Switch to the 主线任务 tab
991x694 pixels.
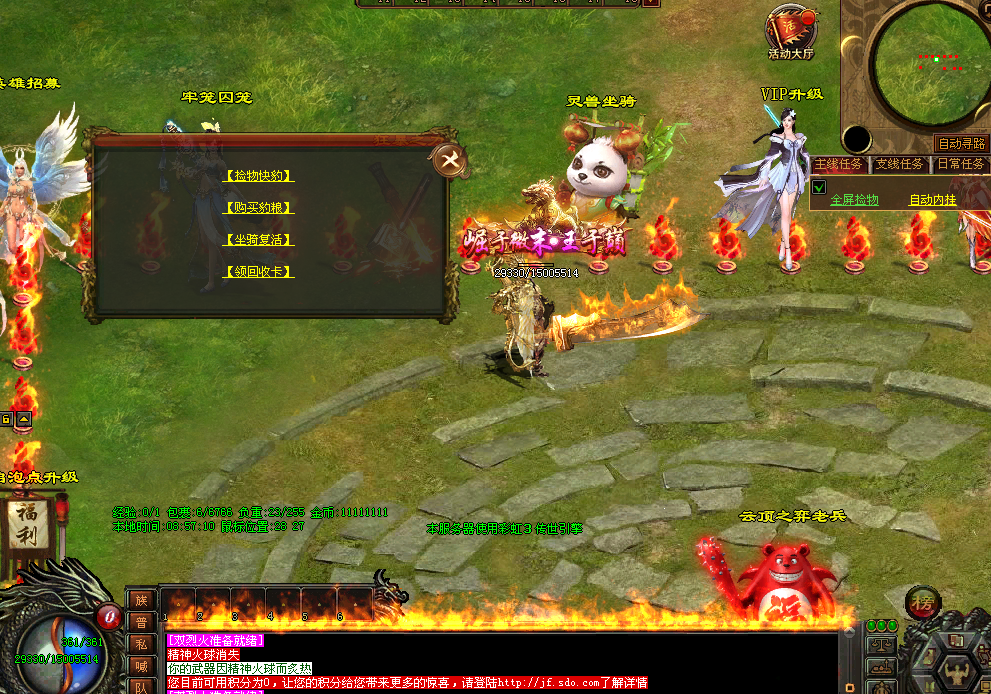[840, 164]
